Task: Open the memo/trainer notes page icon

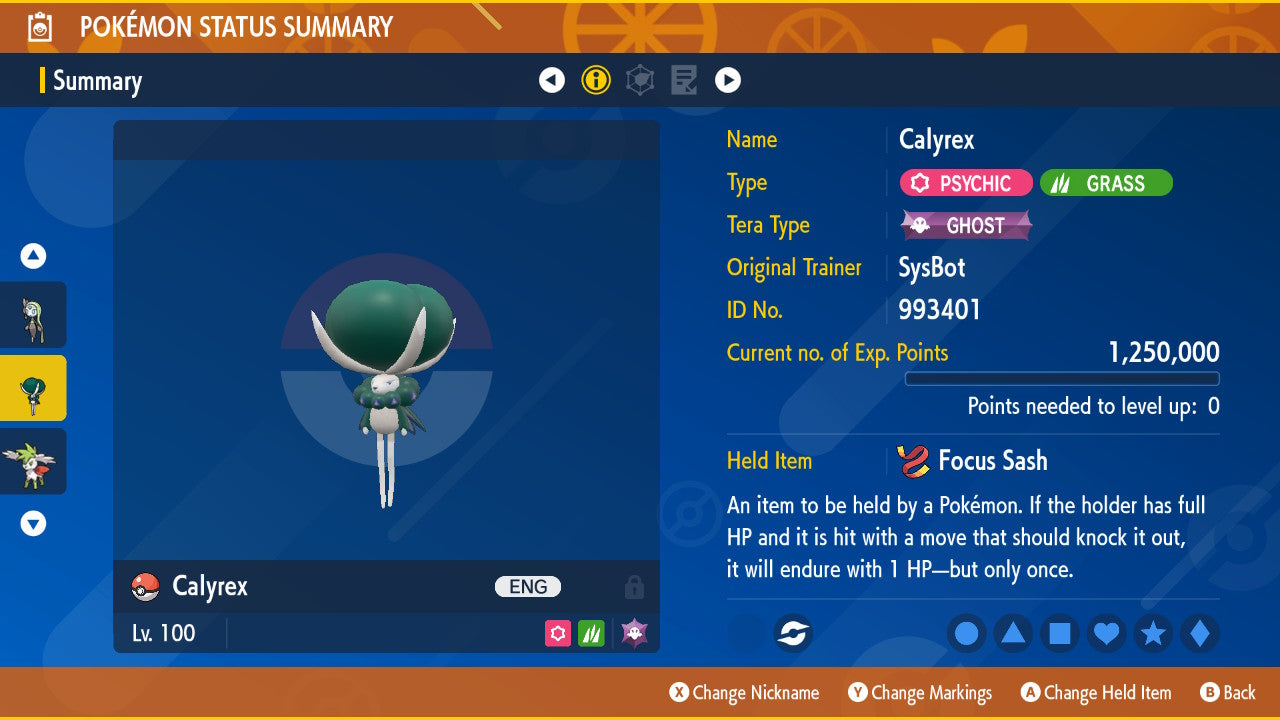Action: point(684,80)
